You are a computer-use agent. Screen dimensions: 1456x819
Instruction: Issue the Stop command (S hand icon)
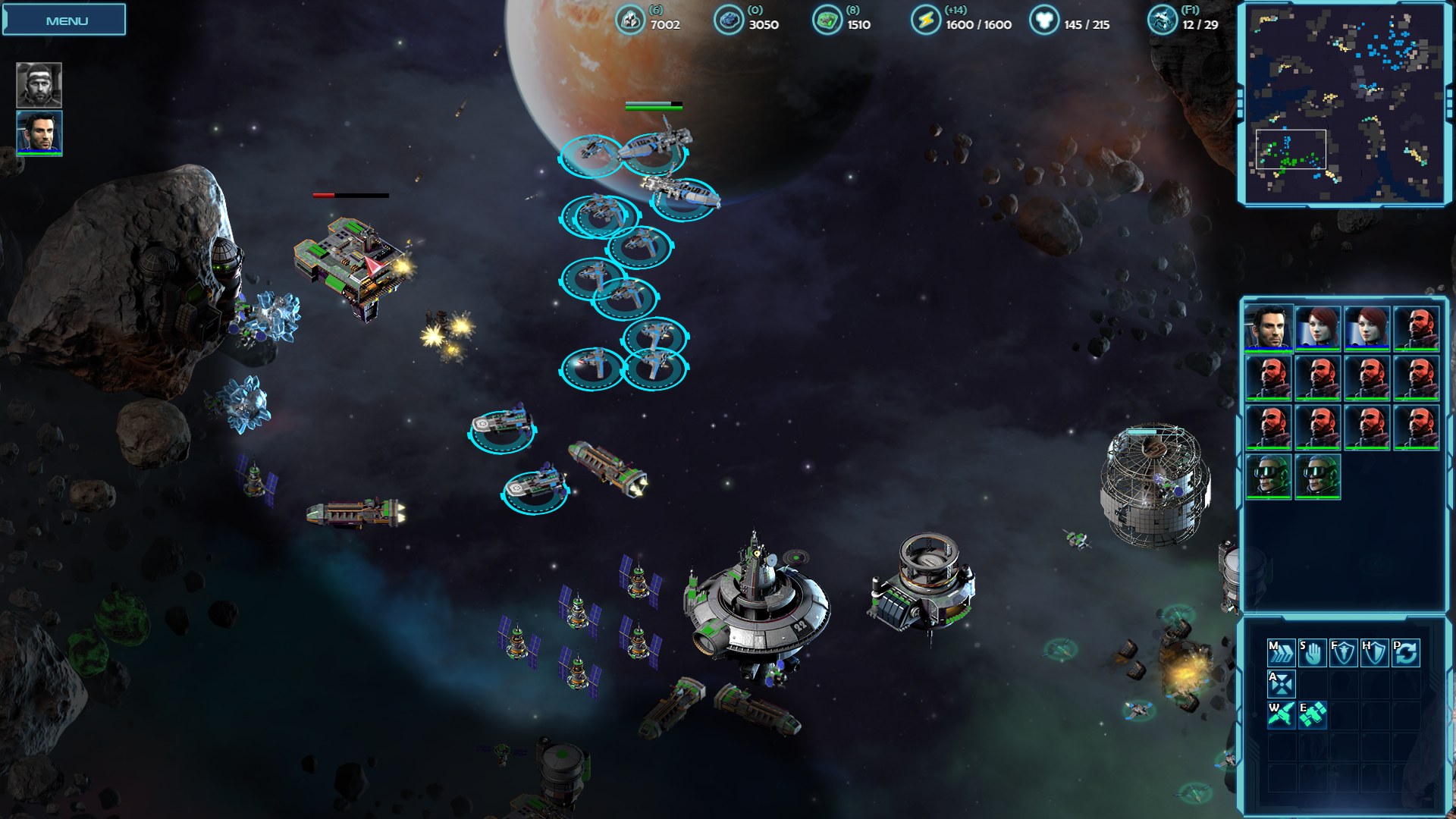(1312, 652)
